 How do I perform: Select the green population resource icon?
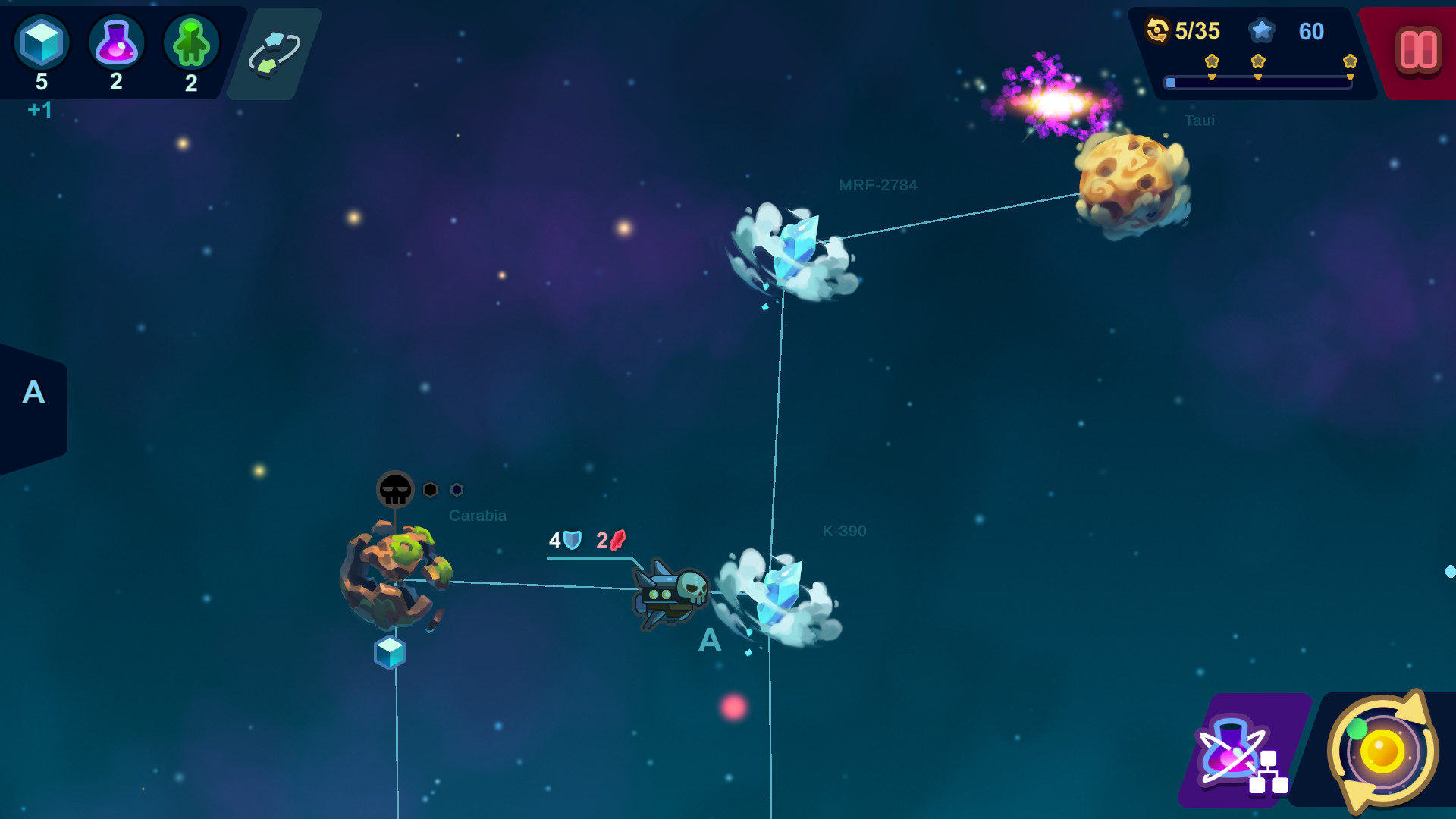[190, 43]
